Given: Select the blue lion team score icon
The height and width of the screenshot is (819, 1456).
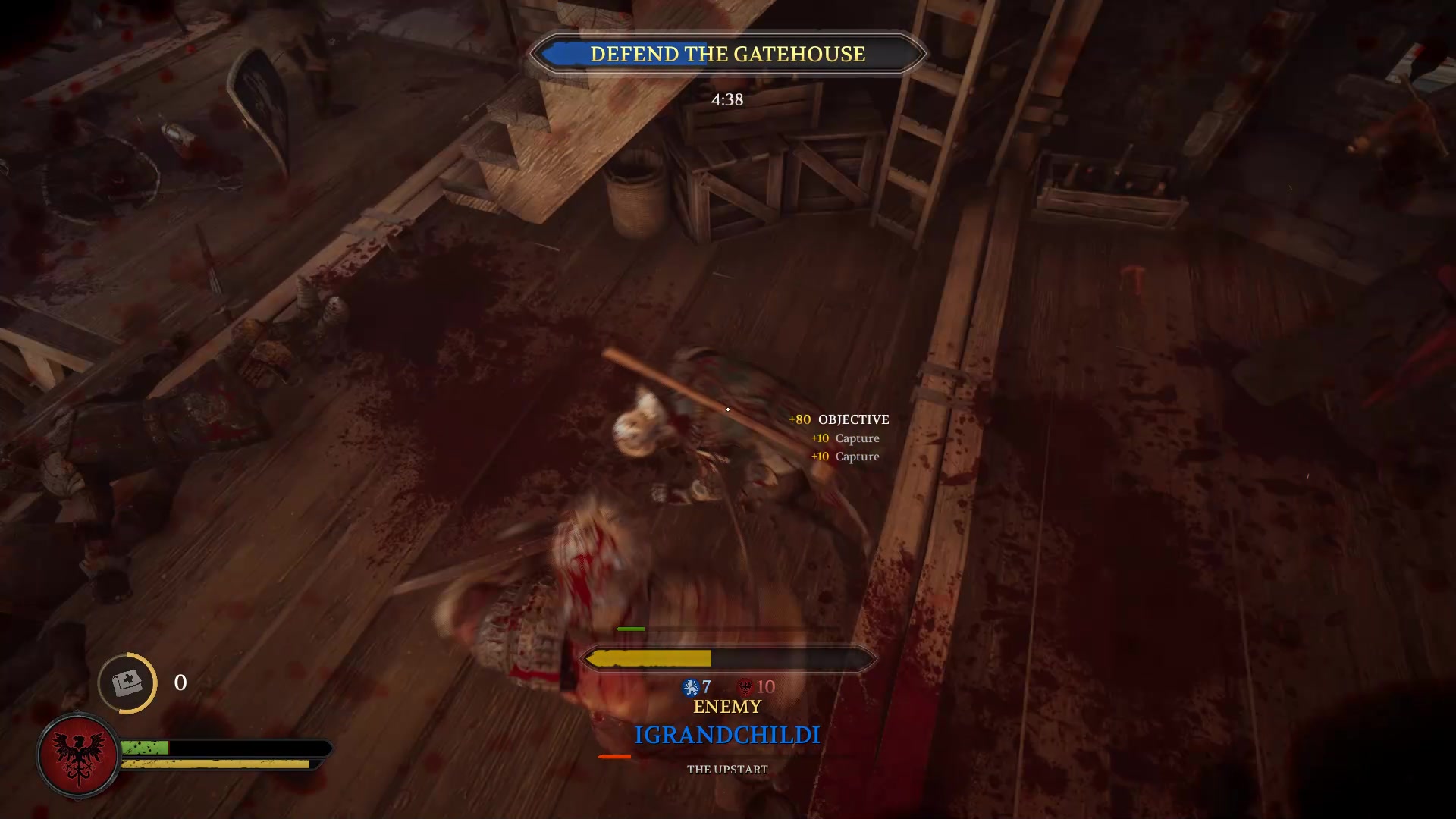Looking at the screenshot, I should click(x=689, y=688).
